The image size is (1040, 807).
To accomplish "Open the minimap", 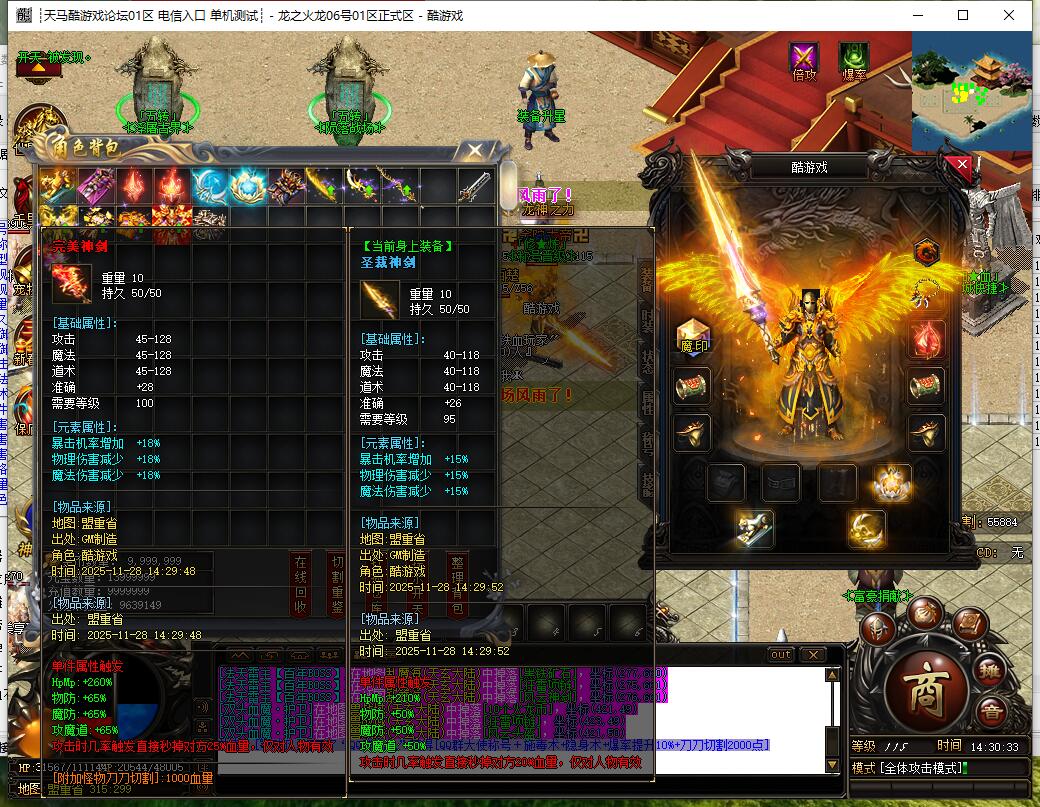I will (x=970, y=92).
